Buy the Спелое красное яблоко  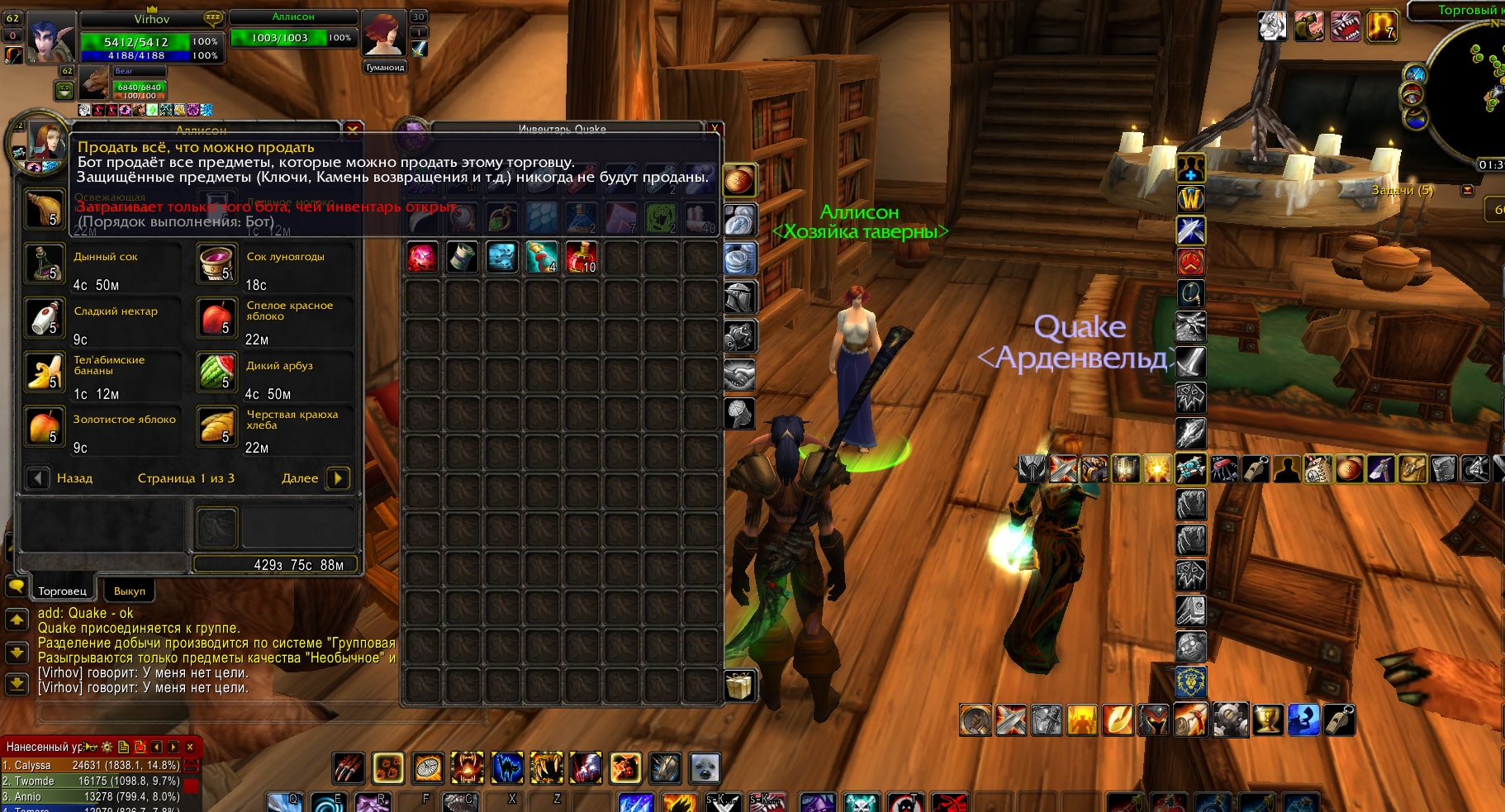click(217, 318)
